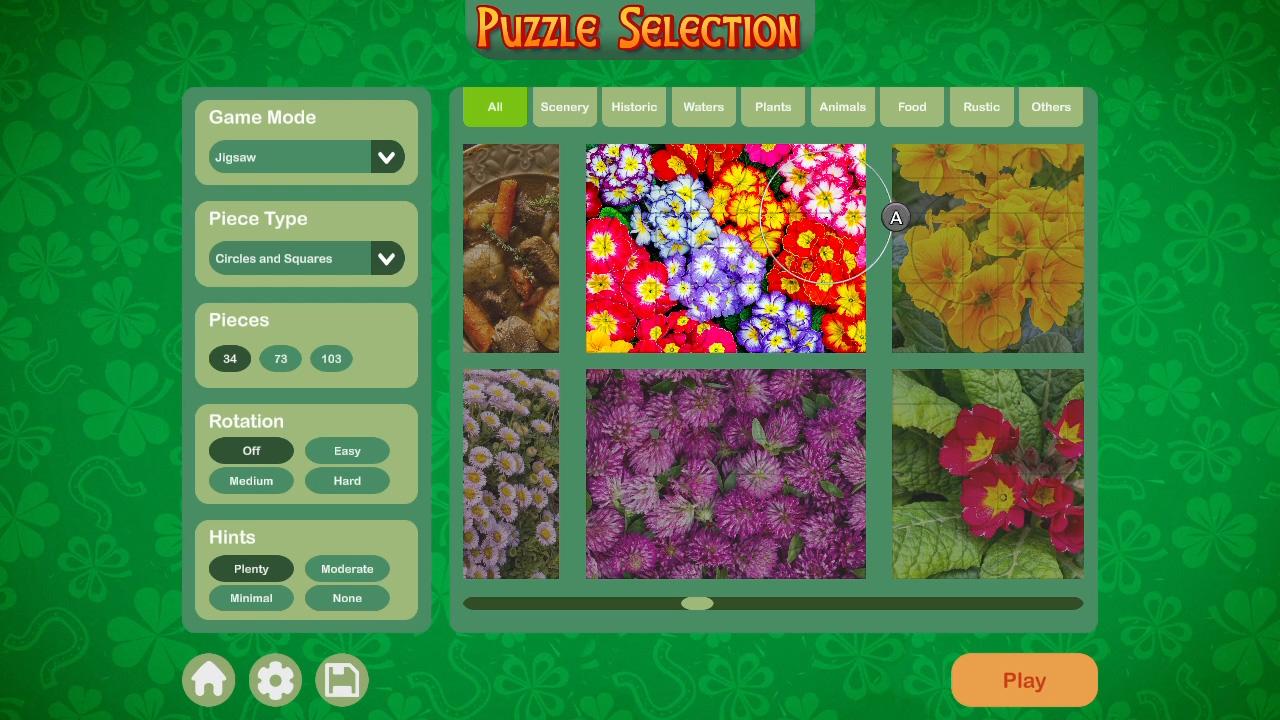Switch to the Animals category tab

click(x=842, y=106)
